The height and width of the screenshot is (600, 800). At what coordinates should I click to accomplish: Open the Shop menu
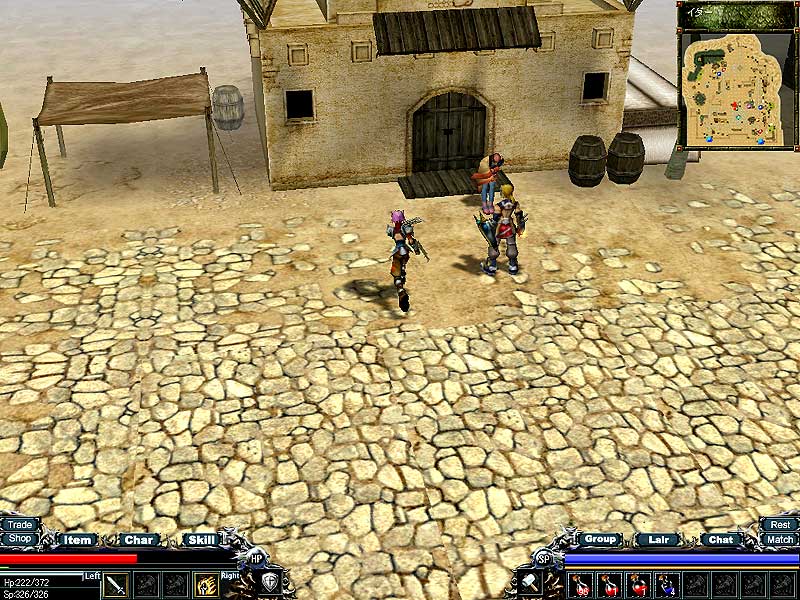coord(19,539)
